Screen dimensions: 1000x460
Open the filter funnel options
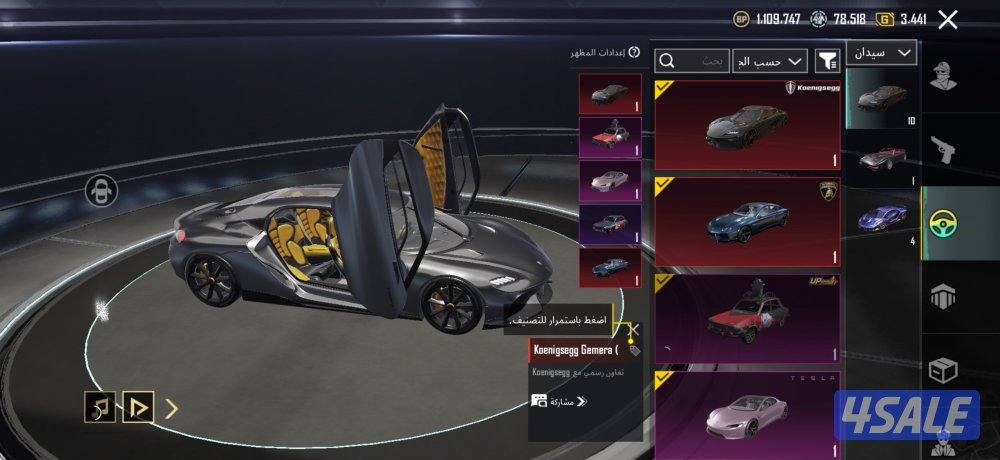[x=827, y=61]
